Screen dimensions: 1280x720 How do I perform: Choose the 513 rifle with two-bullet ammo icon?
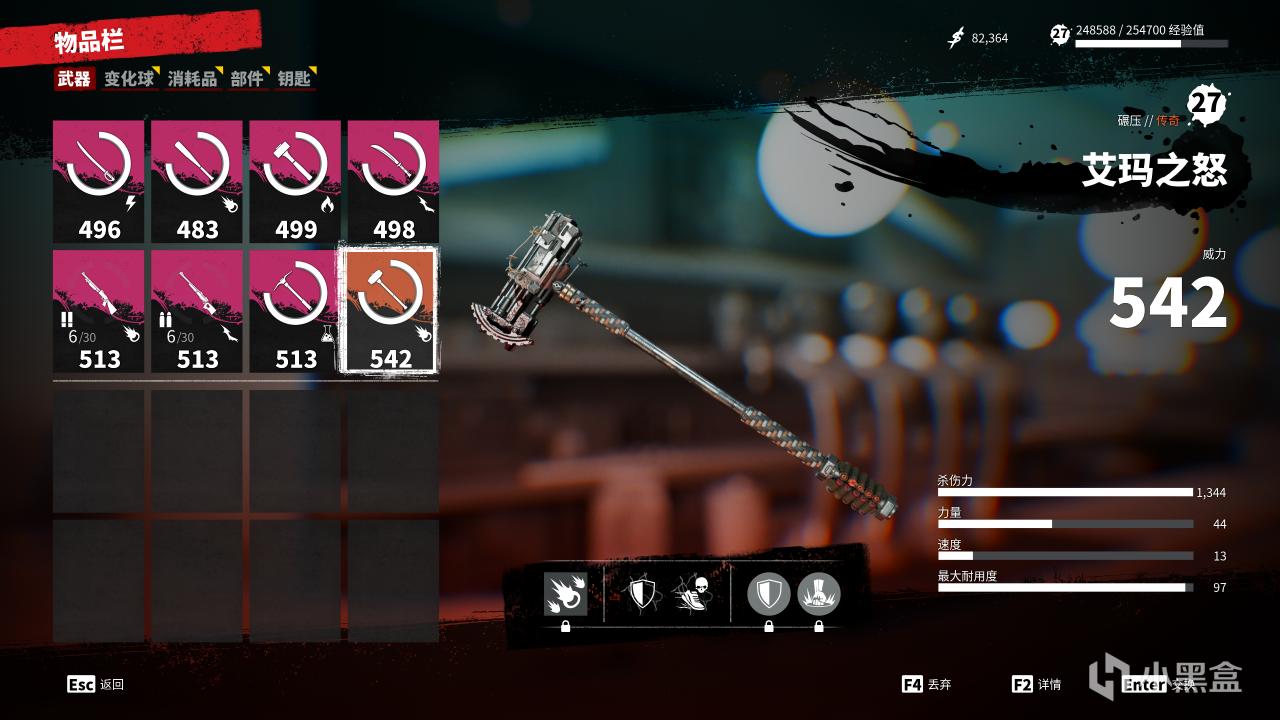click(197, 311)
